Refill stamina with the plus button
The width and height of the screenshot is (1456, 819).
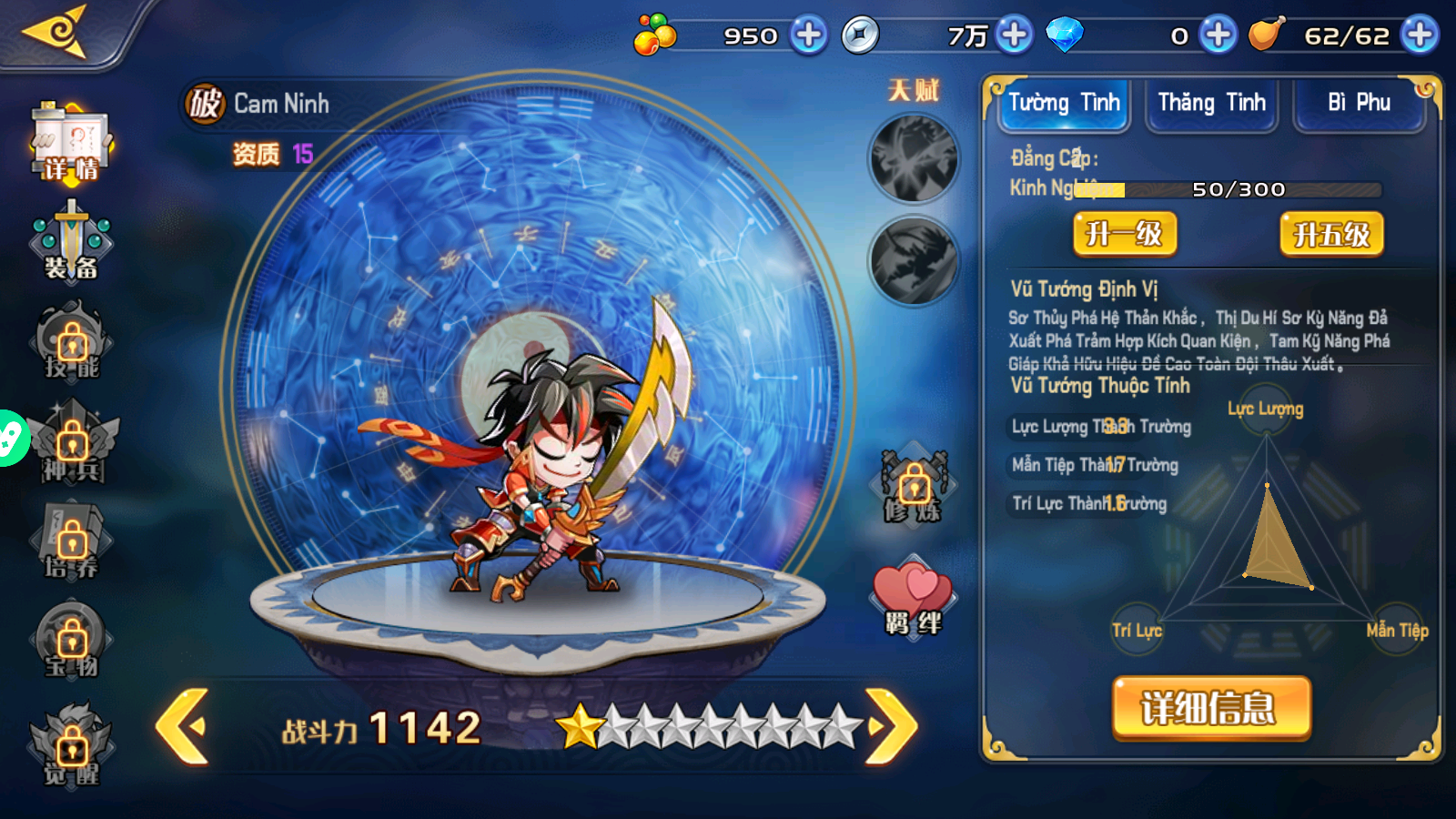click(x=1420, y=35)
